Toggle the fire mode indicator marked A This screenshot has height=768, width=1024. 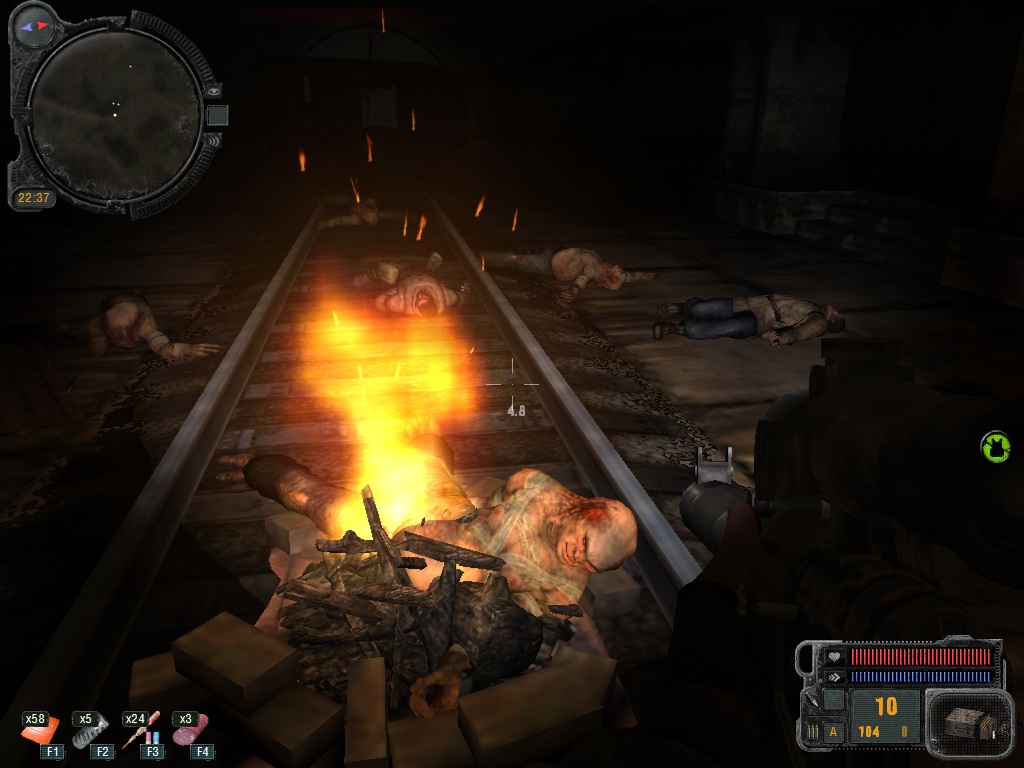click(832, 731)
